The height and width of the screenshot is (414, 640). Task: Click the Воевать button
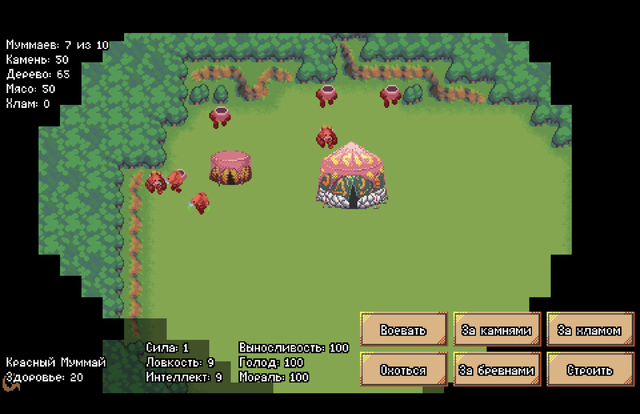403,330
